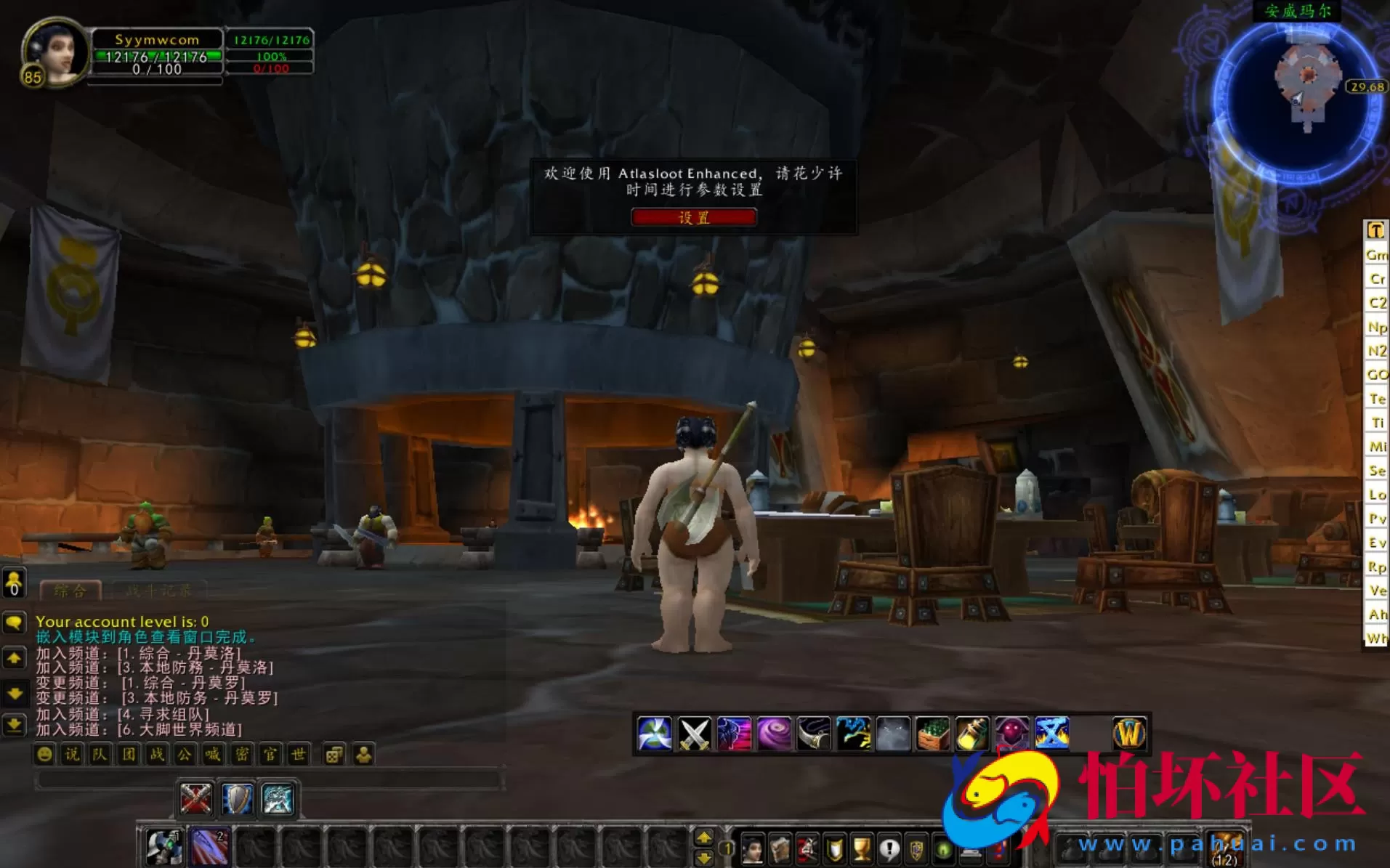This screenshot has width=1390, height=868.
Task: Click the smiley emote icon beside chat buttons
Action: tap(45, 755)
